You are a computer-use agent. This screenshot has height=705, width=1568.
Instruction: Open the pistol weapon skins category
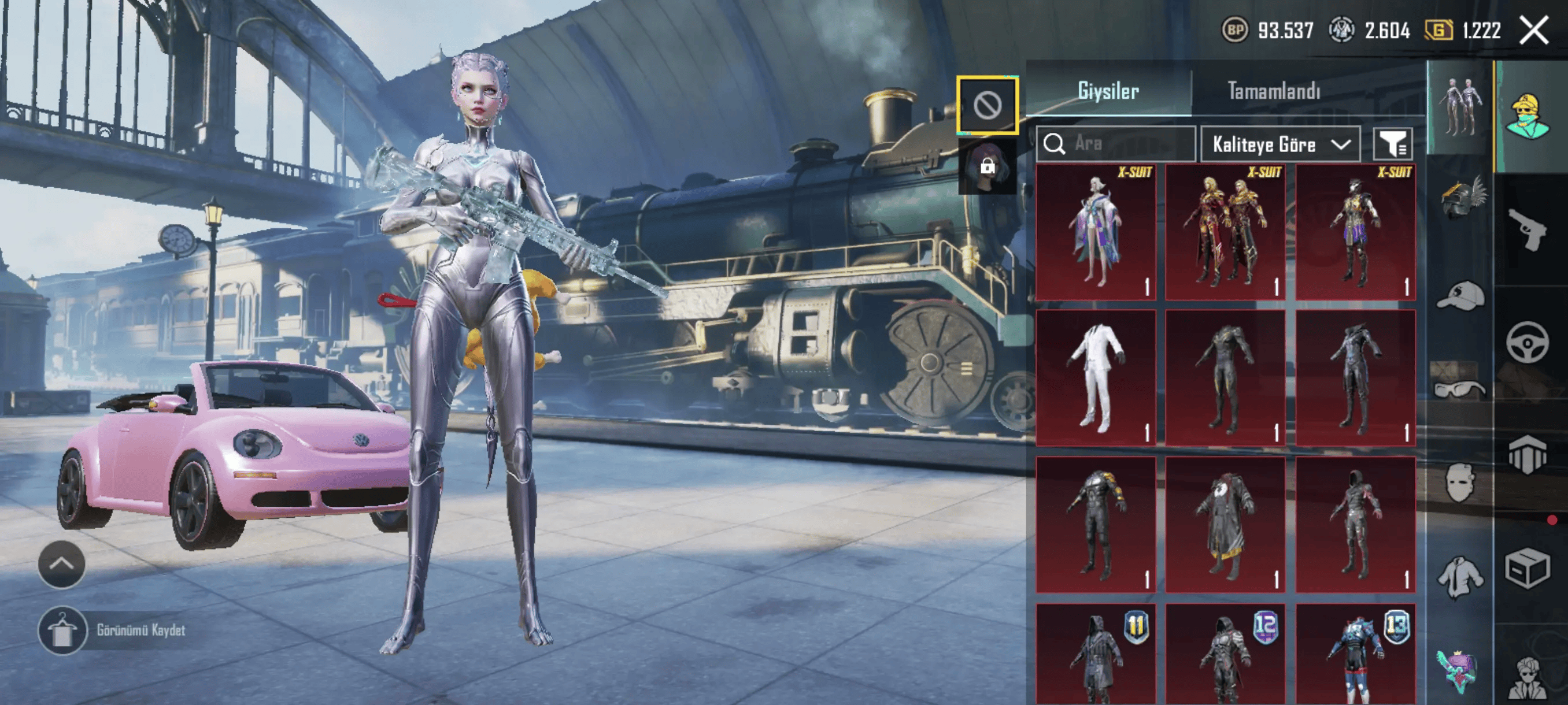tap(1529, 230)
